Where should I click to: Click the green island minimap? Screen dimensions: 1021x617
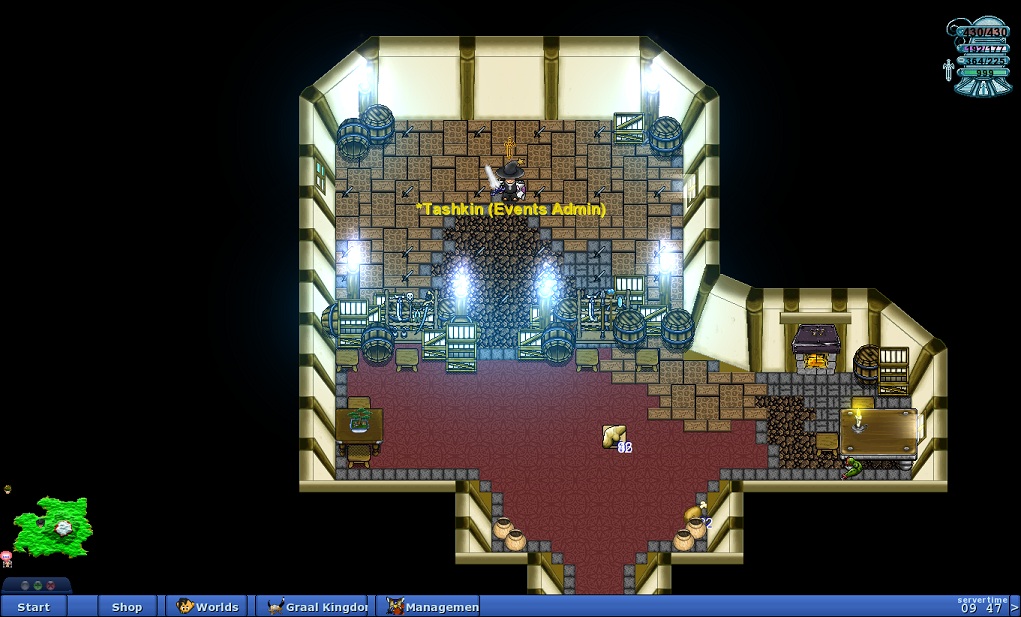pyautogui.click(x=54, y=524)
